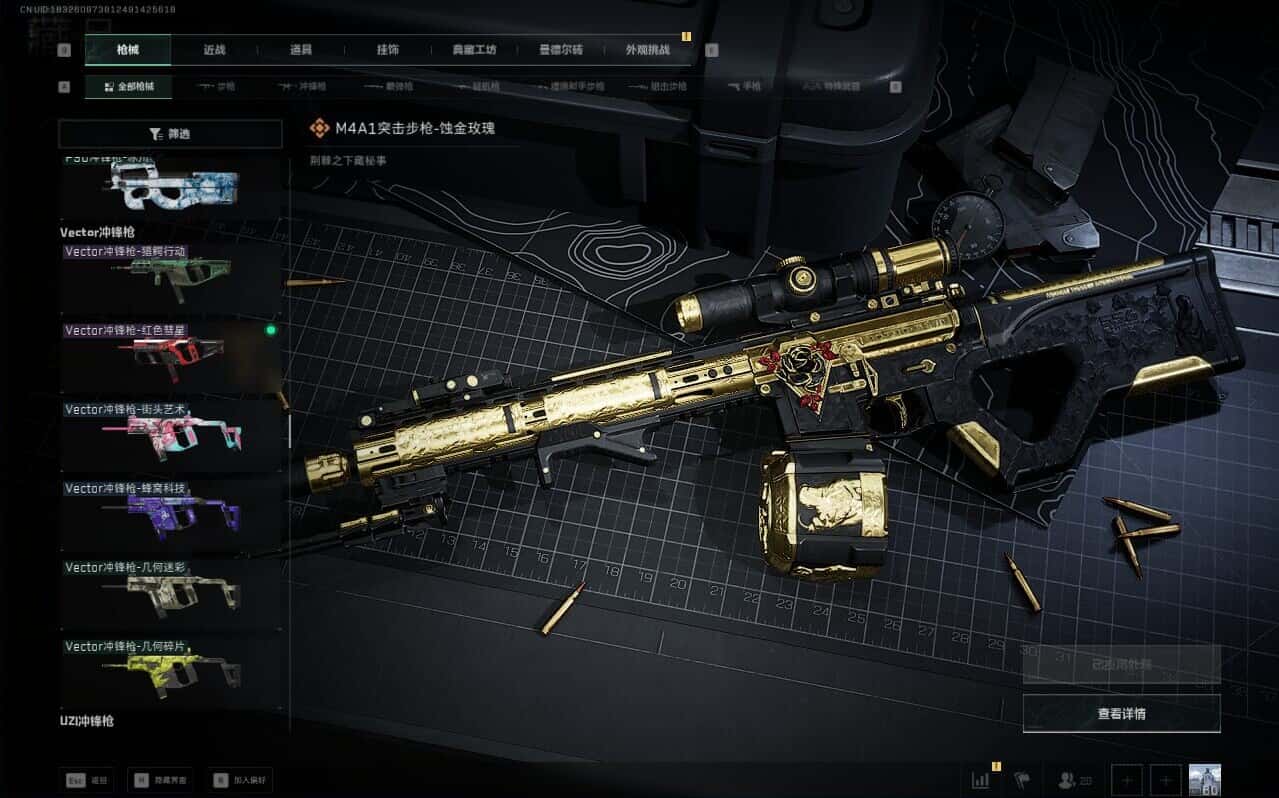Choose the Vector 几何碎片 skin
The height and width of the screenshot is (798, 1279).
pos(172,671)
